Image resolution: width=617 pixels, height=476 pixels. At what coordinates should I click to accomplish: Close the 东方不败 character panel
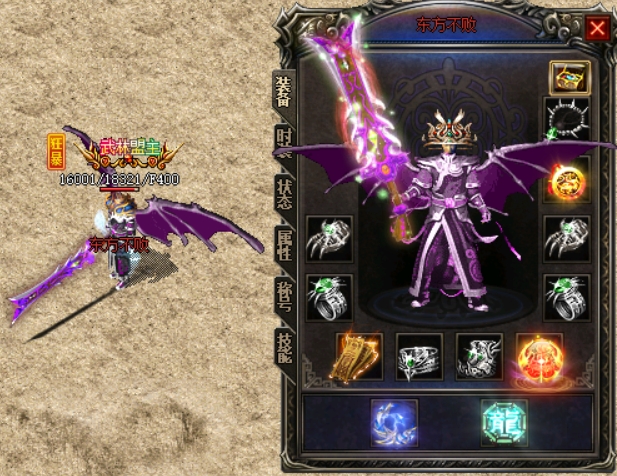(x=597, y=28)
